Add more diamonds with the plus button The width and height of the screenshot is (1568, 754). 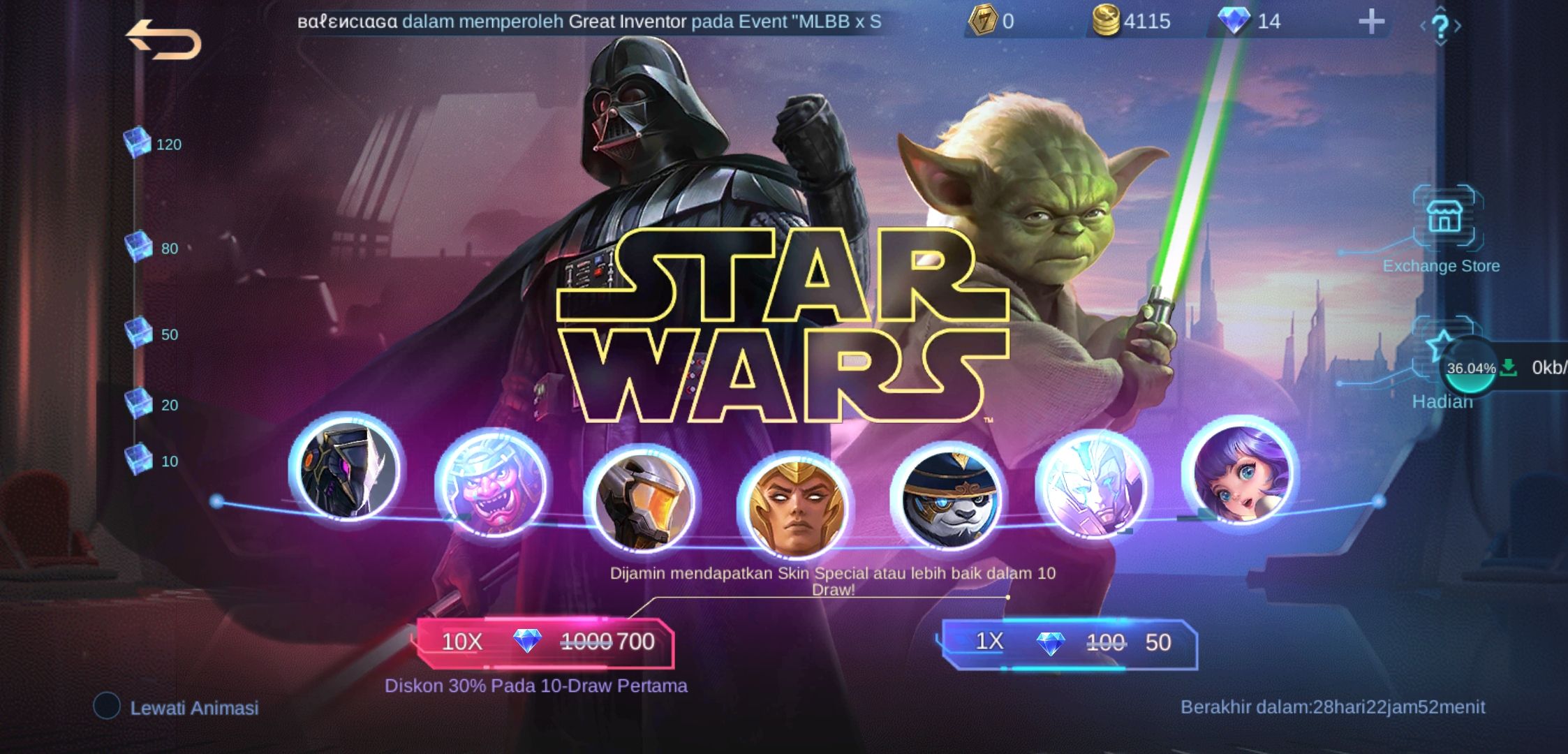click(x=1371, y=22)
